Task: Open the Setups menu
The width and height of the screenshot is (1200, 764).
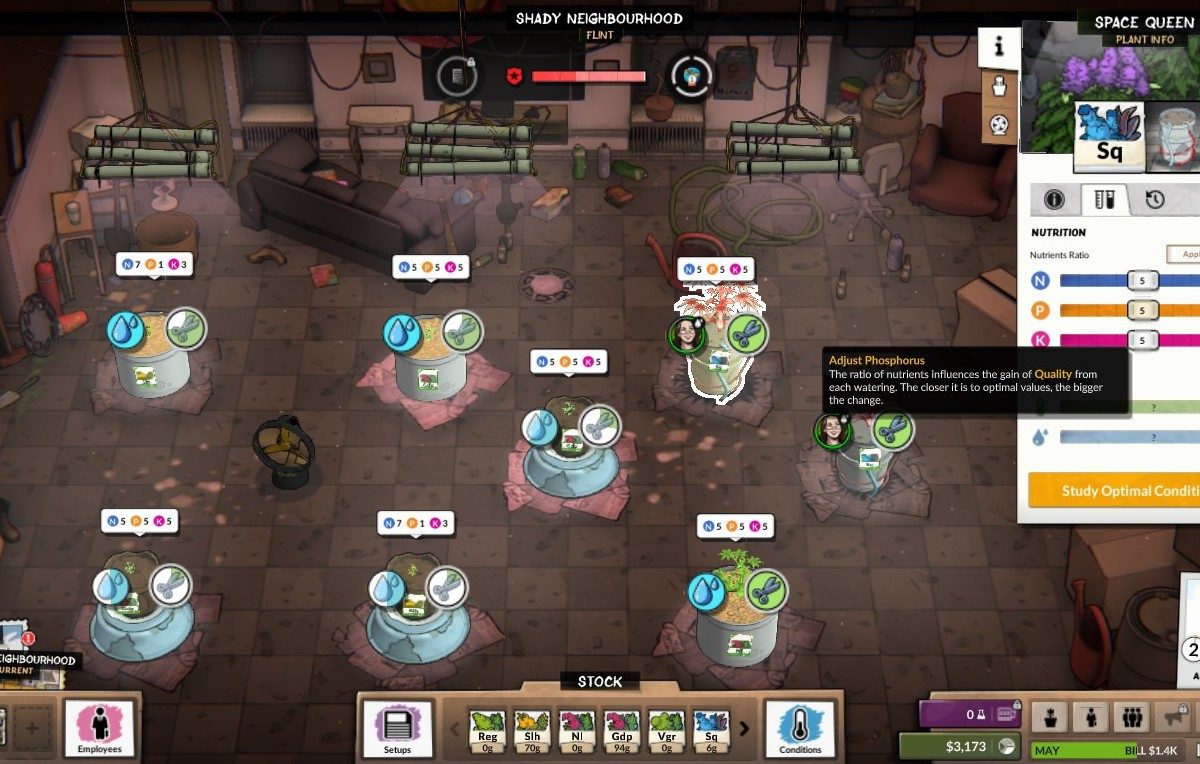Action: tap(397, 729)
